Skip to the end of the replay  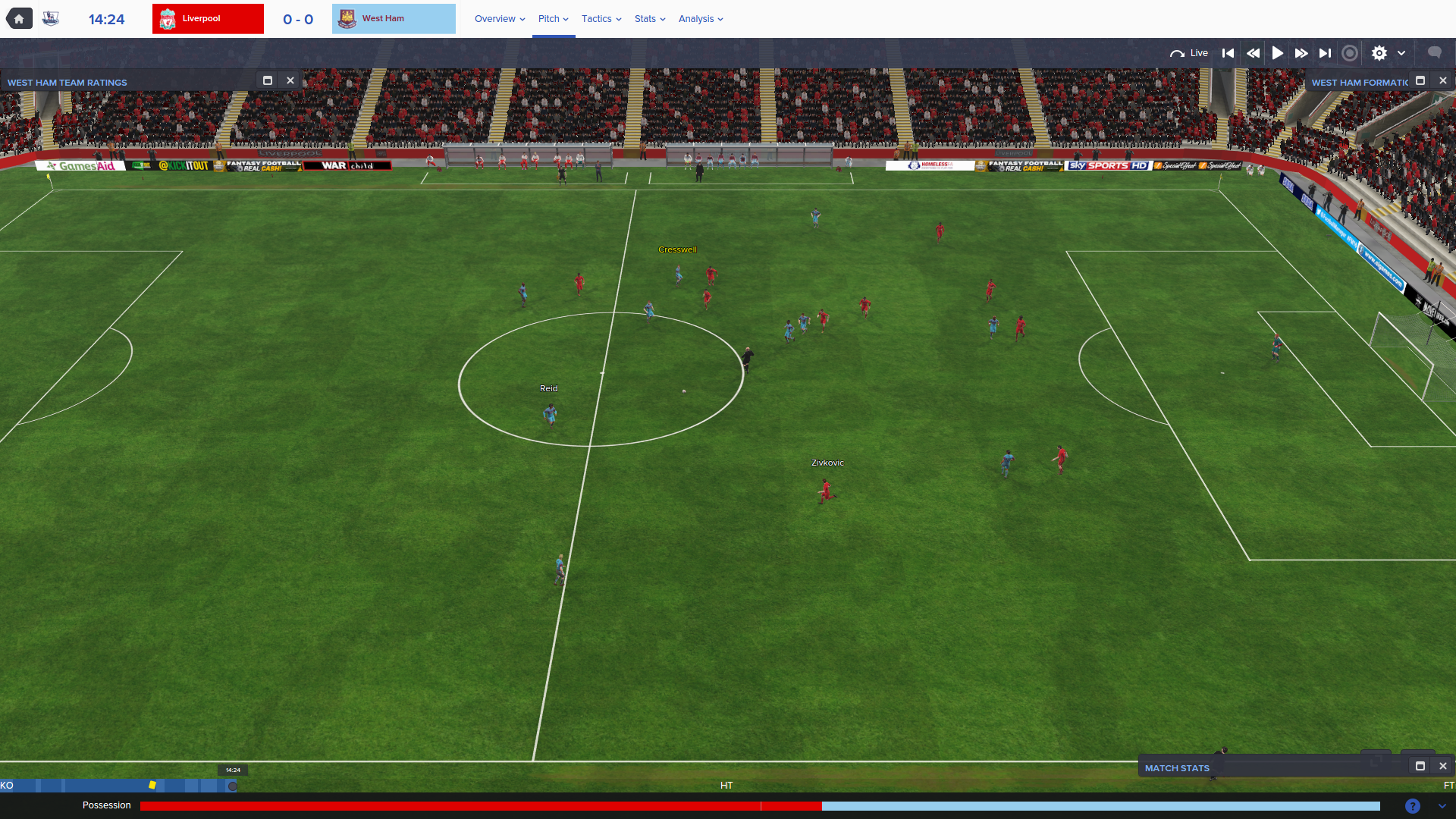pos(1325,53)
